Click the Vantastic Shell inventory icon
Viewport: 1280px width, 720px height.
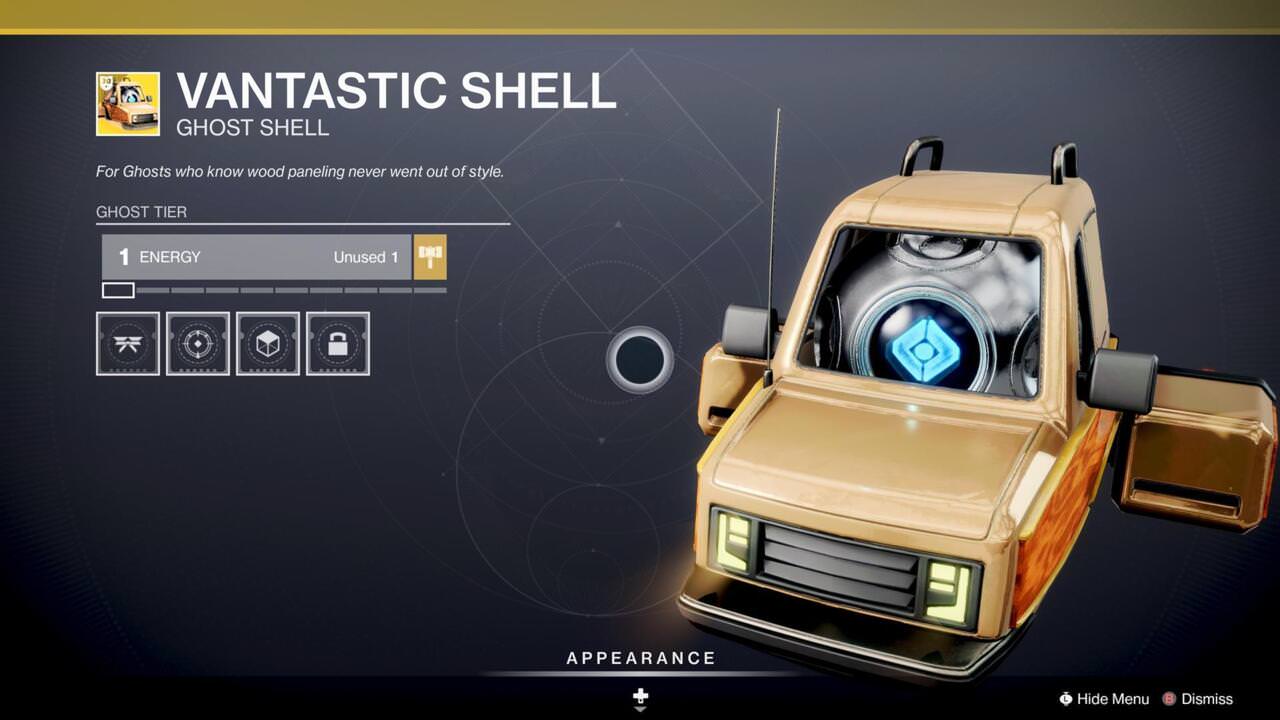click(127, 101)
